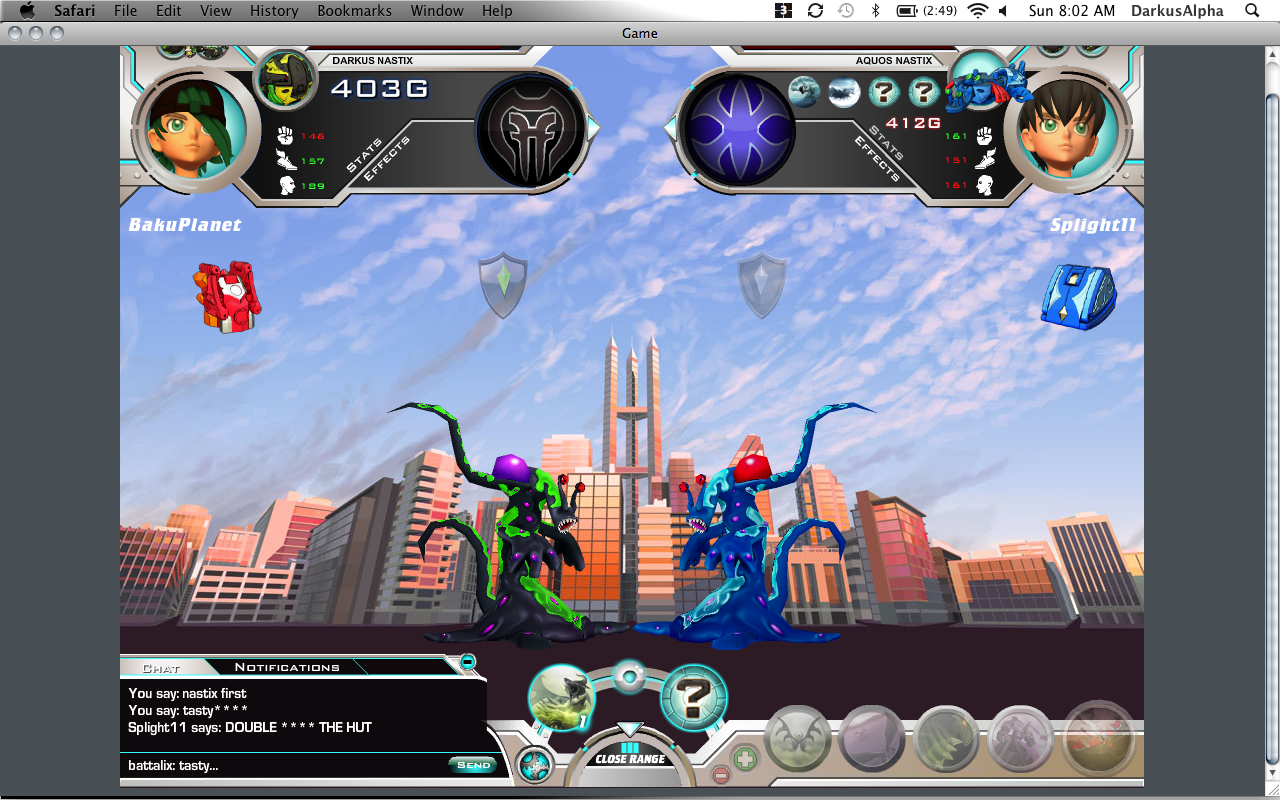This screenshot has height=800, width=1280.
Task: Click the blue chest battle gear icon
Action: [x=1078, y=296]
